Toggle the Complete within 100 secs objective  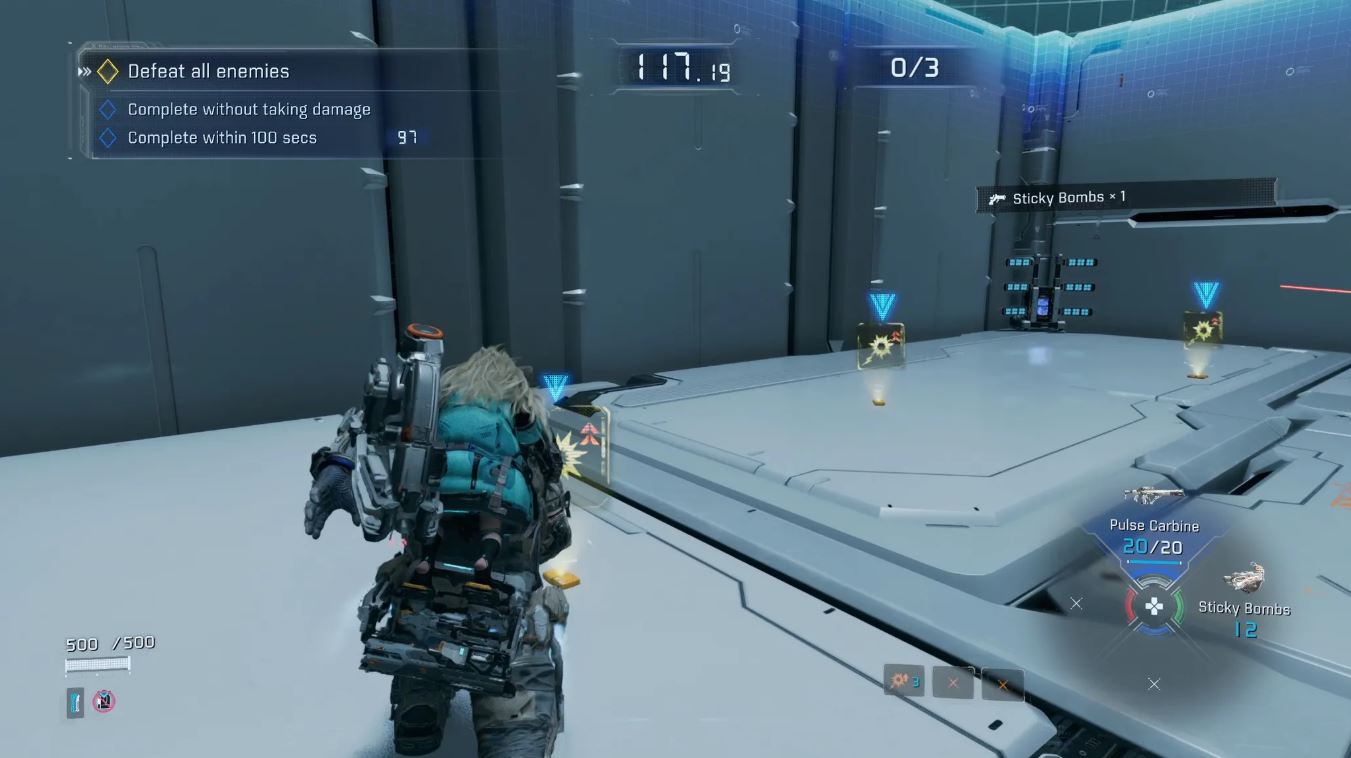[109, 137]
